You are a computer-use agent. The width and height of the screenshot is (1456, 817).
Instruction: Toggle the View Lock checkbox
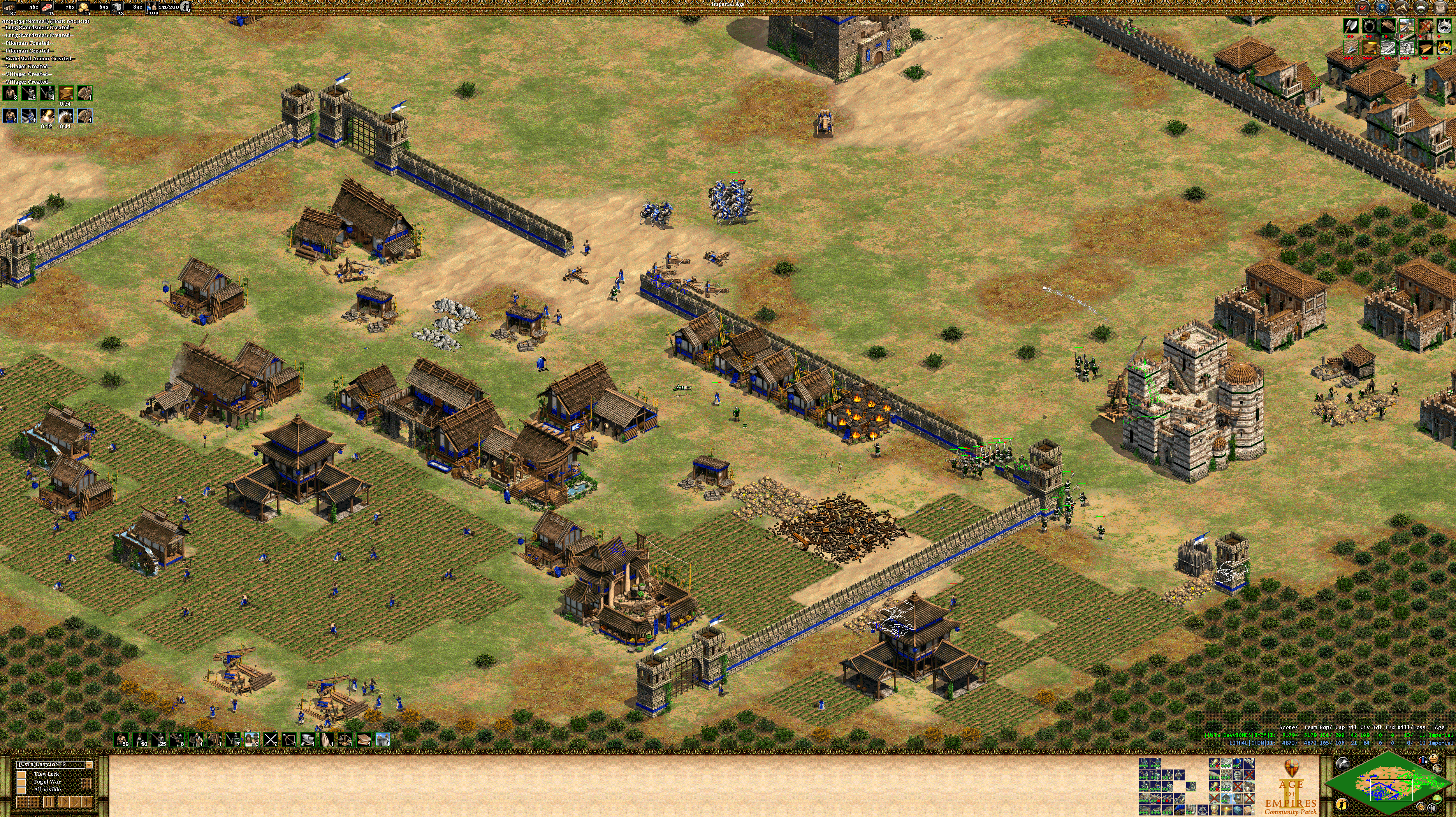[22, 774]
